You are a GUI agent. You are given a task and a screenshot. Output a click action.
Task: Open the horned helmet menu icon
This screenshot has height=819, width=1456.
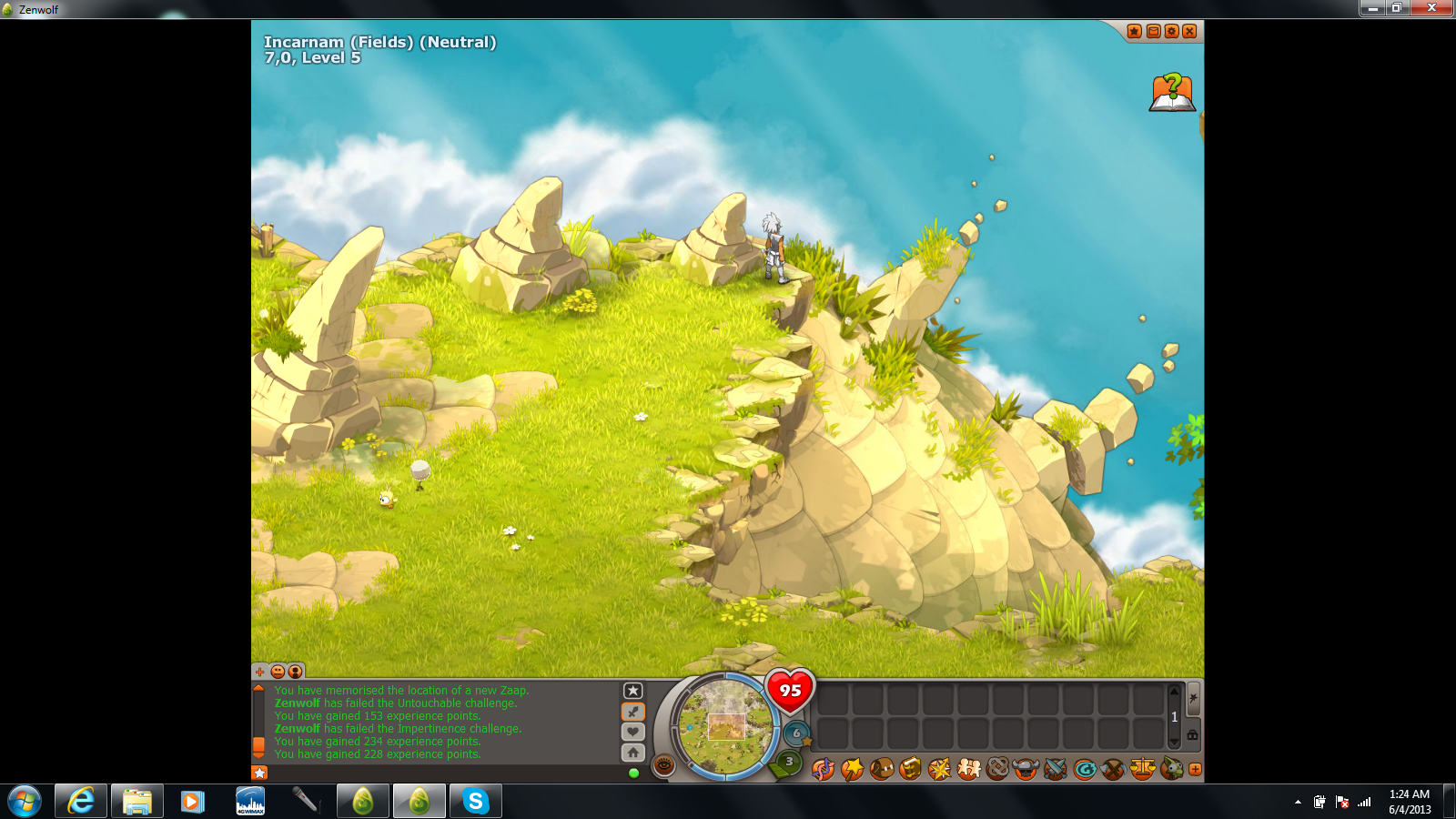tap(1026, 770)
